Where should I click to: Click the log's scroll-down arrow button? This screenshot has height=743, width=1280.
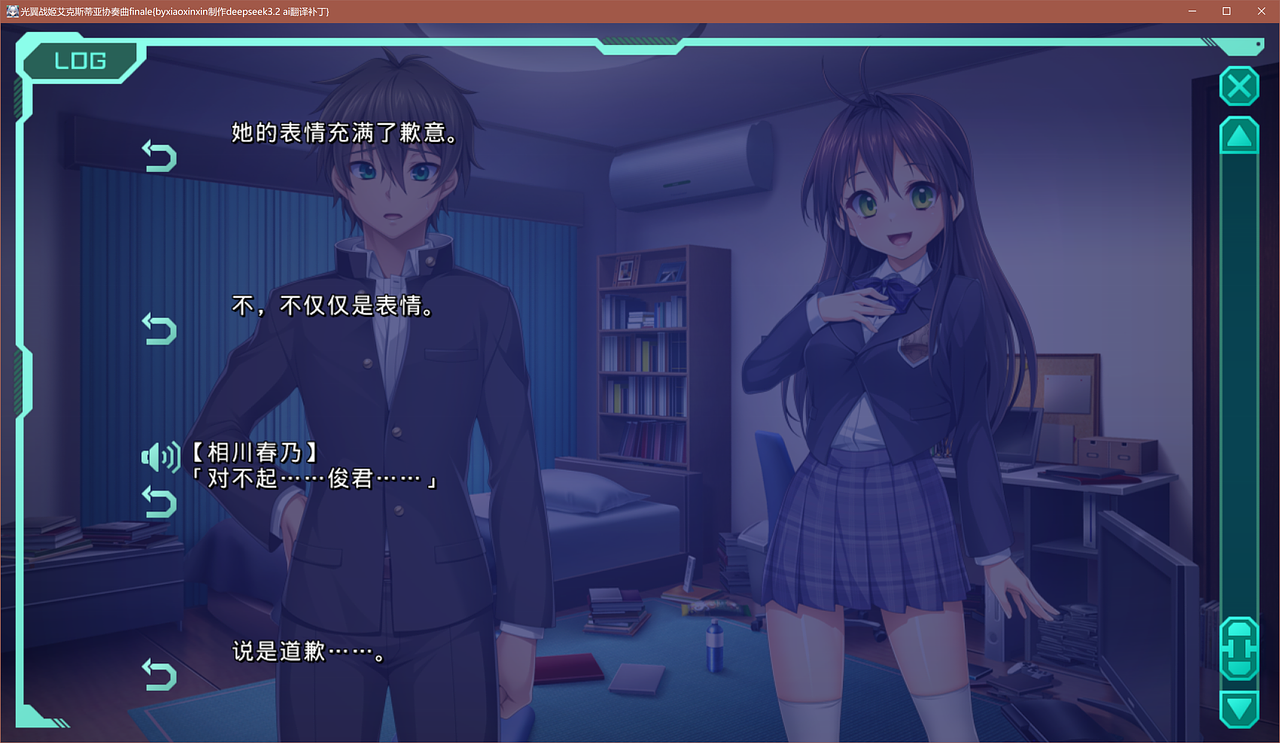(x=1239, y=708)
